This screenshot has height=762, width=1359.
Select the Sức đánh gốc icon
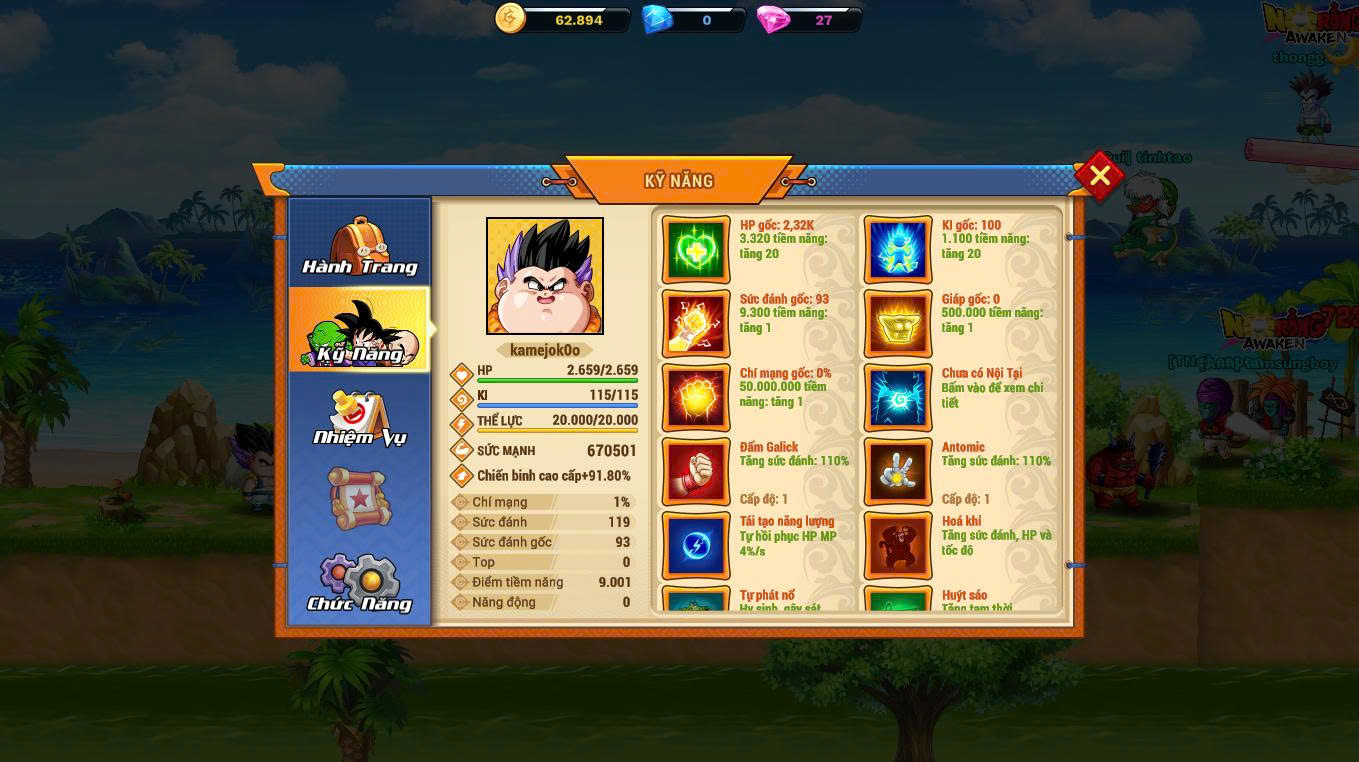pyautogui.click(x=696, y=324)
